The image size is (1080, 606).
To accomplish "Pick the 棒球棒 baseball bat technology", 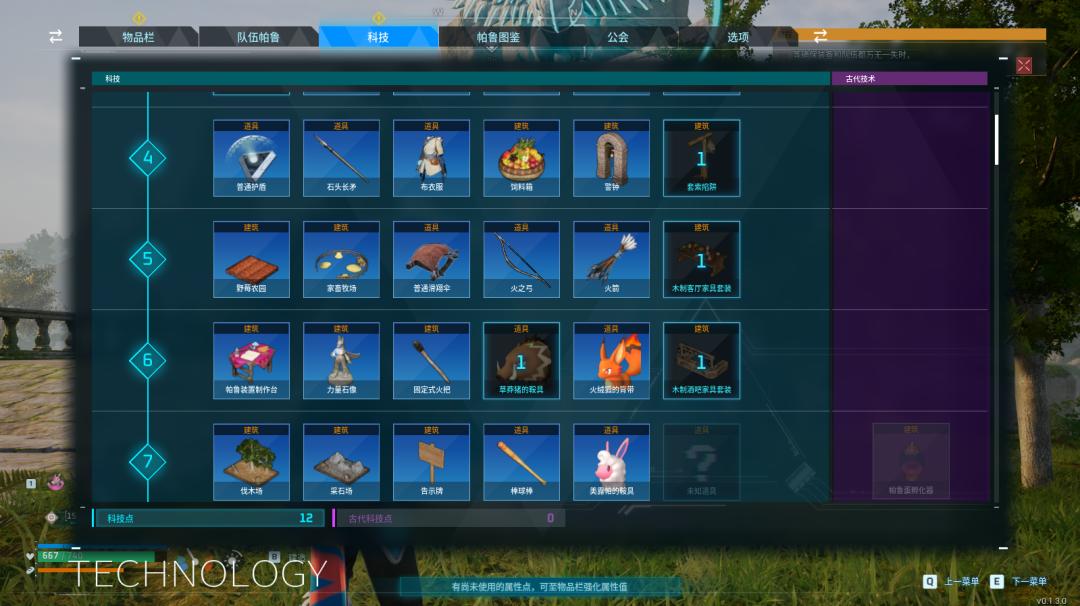I will coord(521,461).
